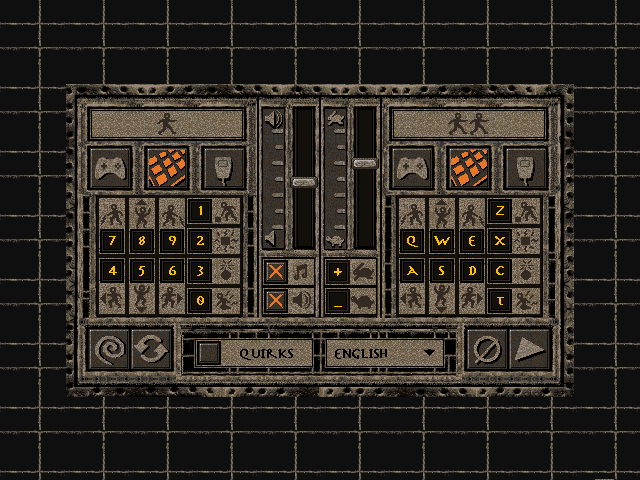Select keyboard control for player two

tap(467, 168)
